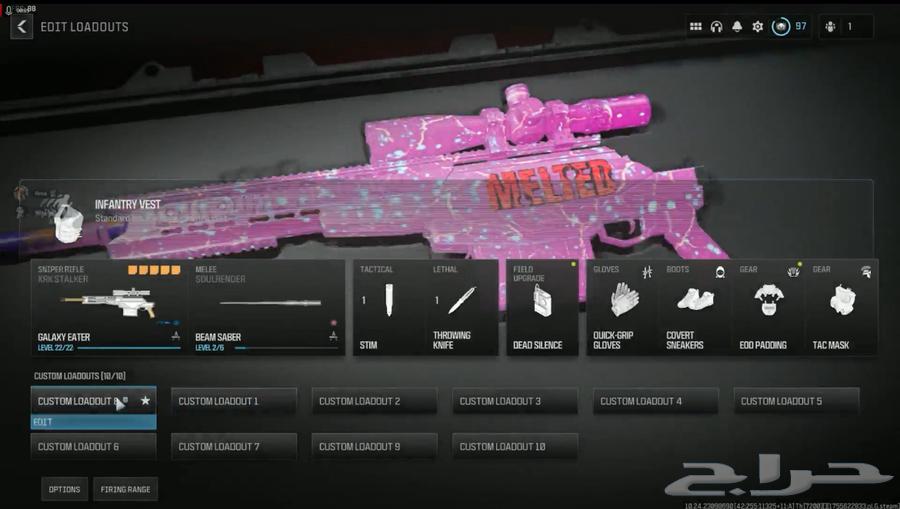
Task: Choose the Throwing Knife lethal slot
Action: tap(462, 308)
